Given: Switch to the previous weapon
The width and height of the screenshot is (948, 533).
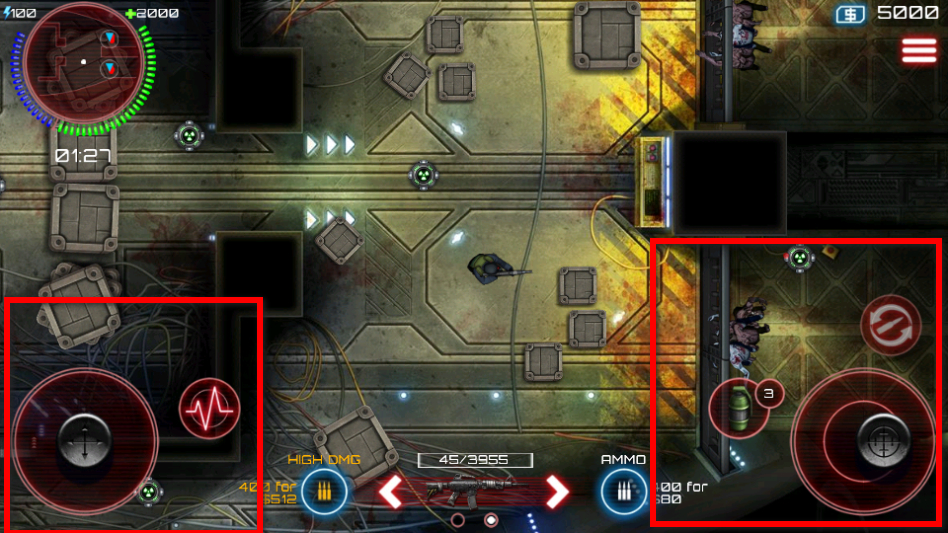Looking at the screenshot, I should tap(391, 490).
